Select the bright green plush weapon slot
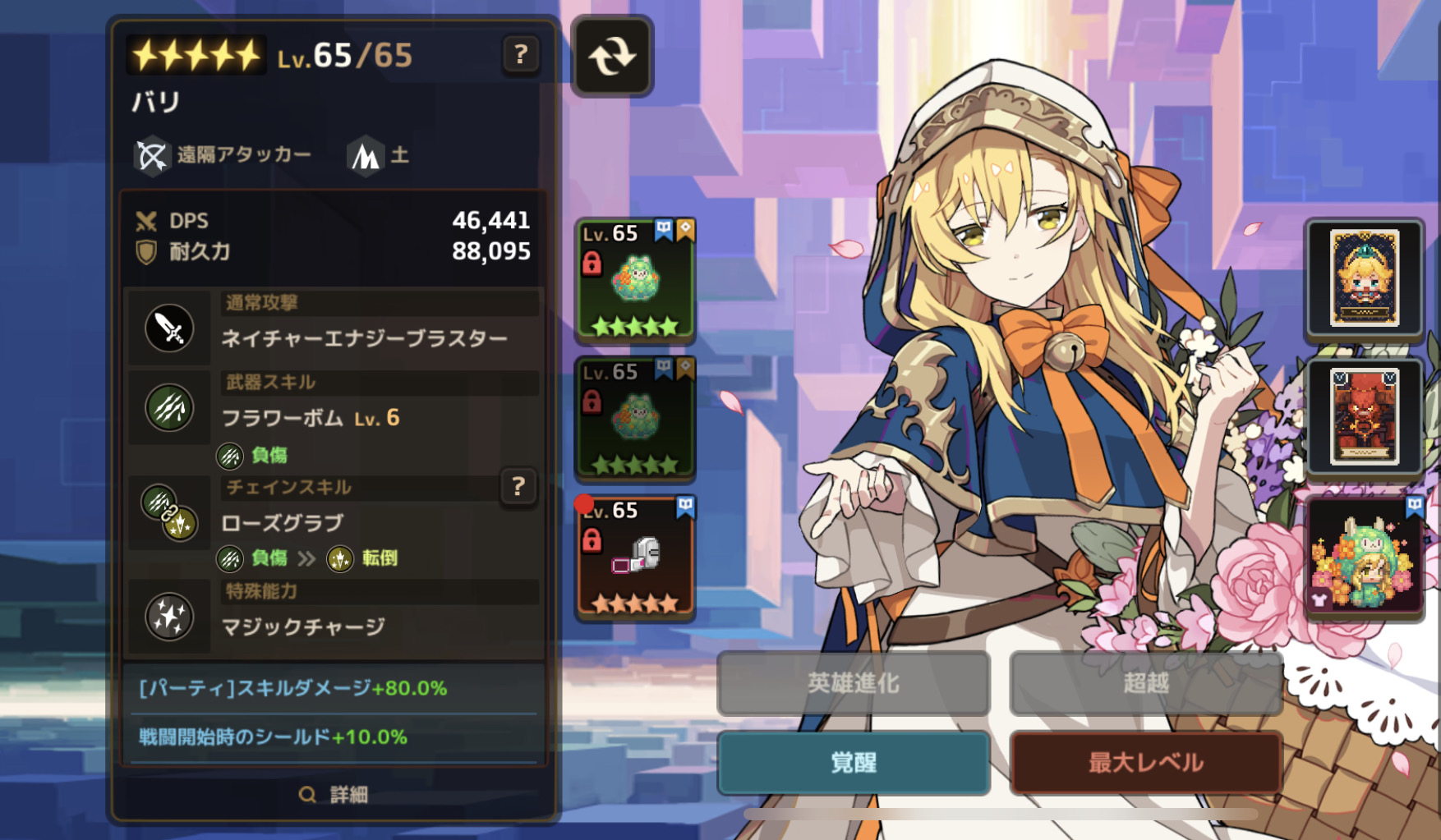Image resolution: width=1441 pixels, height=840 pixels. (x=635, y=281)
